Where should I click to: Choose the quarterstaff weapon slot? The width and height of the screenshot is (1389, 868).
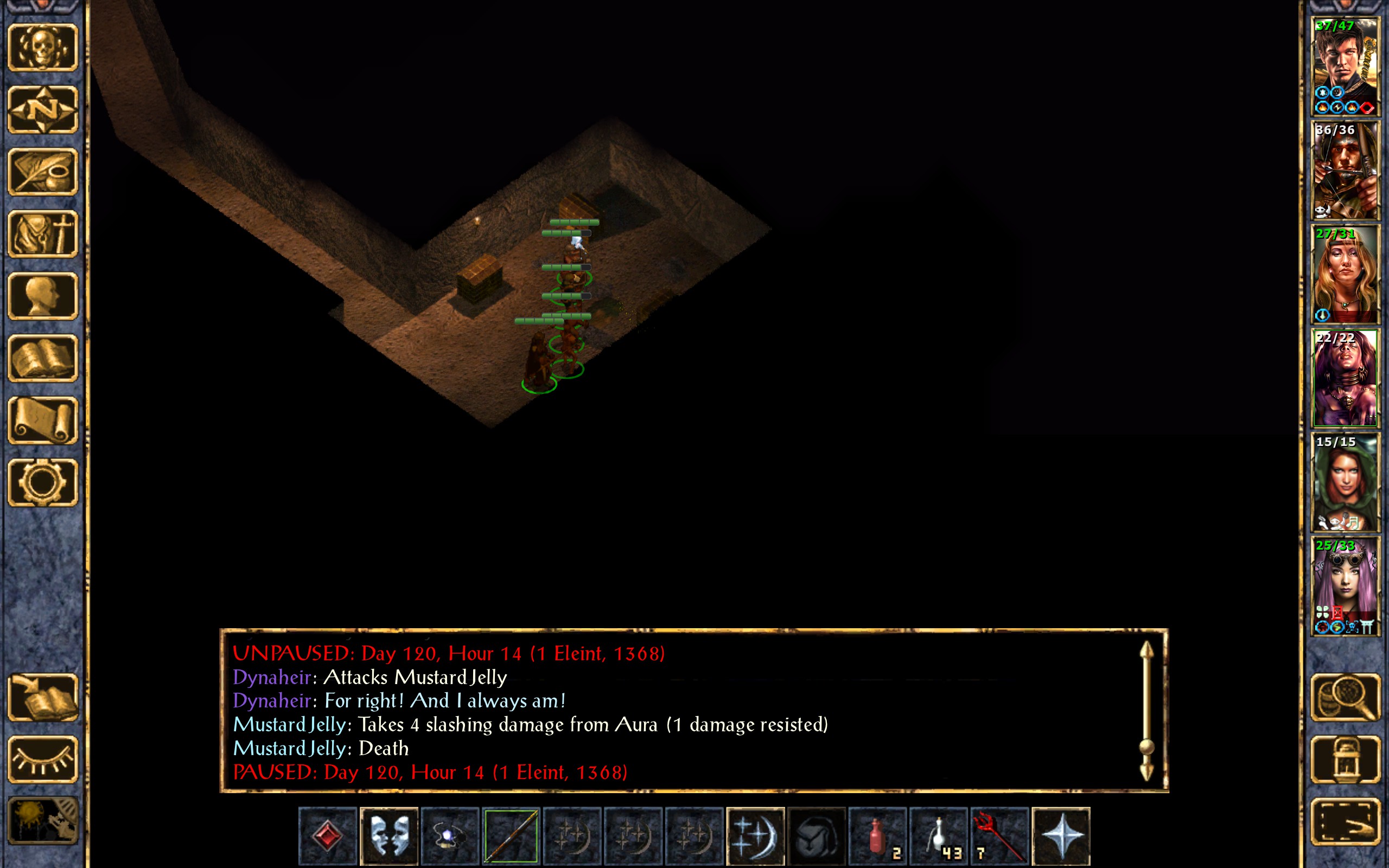(x=511, y=836)
